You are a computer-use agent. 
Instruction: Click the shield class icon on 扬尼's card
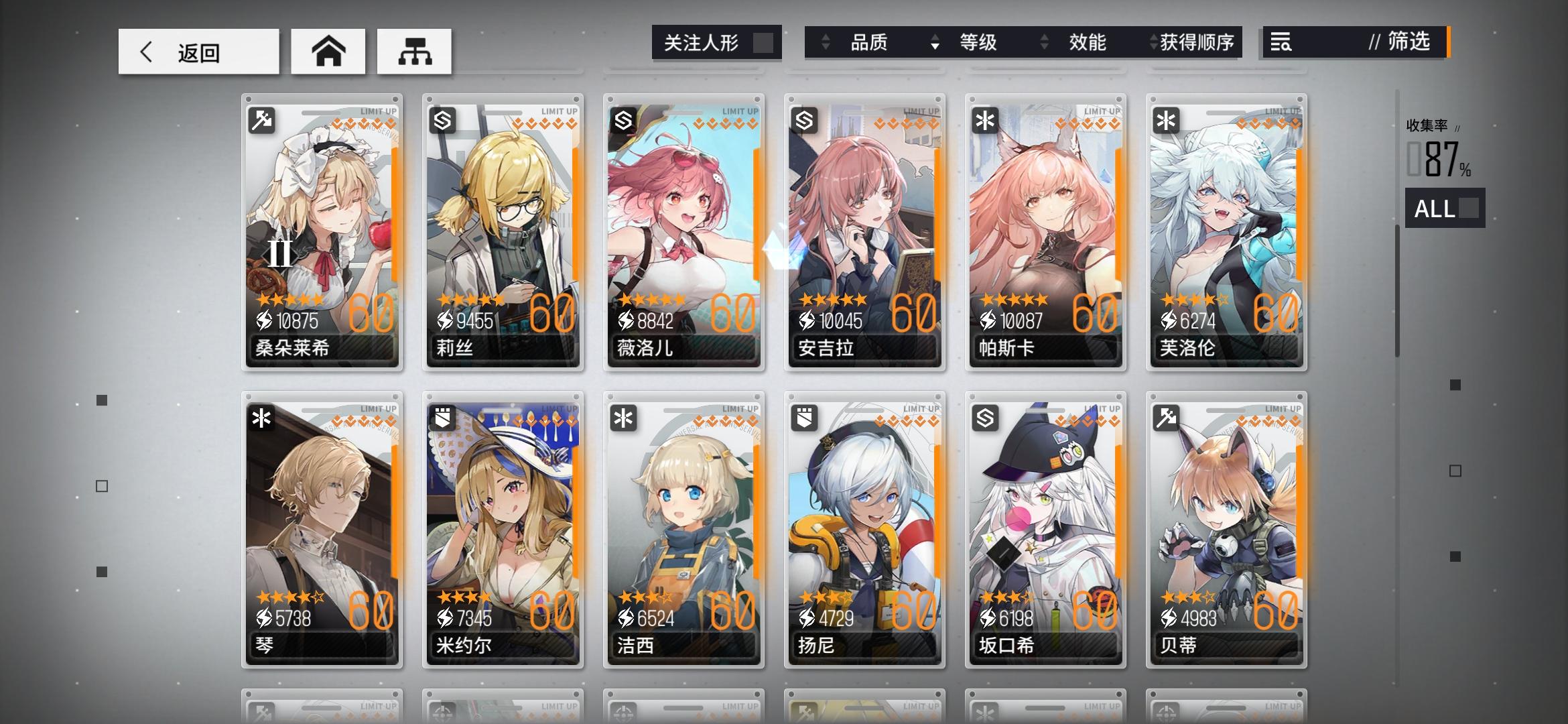click(805, 418)
